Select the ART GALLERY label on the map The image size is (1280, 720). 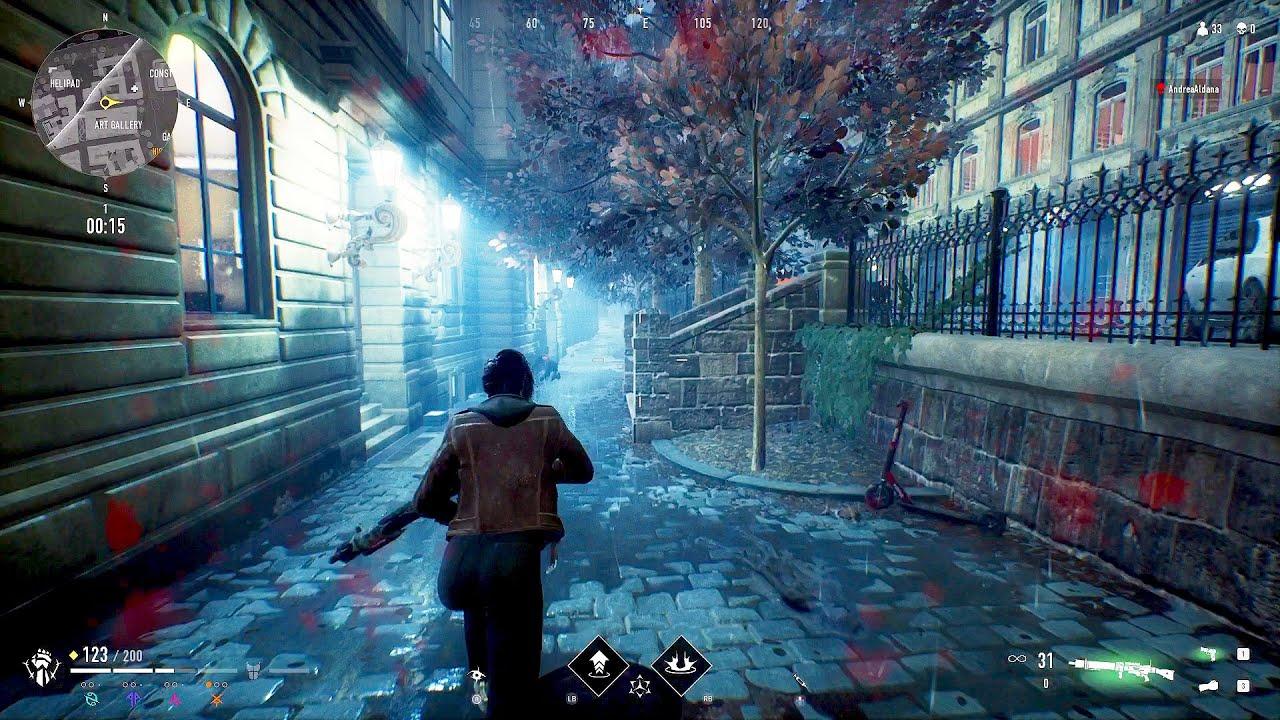point(119,123)
